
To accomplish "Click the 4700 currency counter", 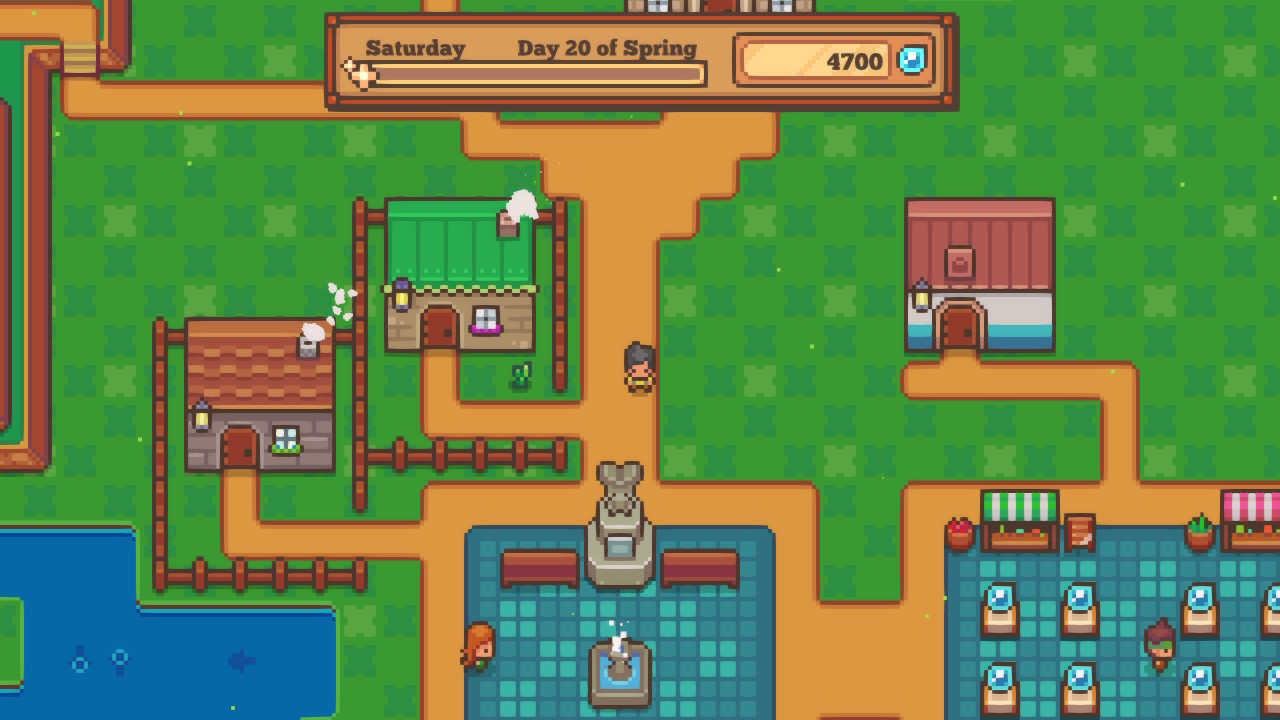I will (855, 61).
